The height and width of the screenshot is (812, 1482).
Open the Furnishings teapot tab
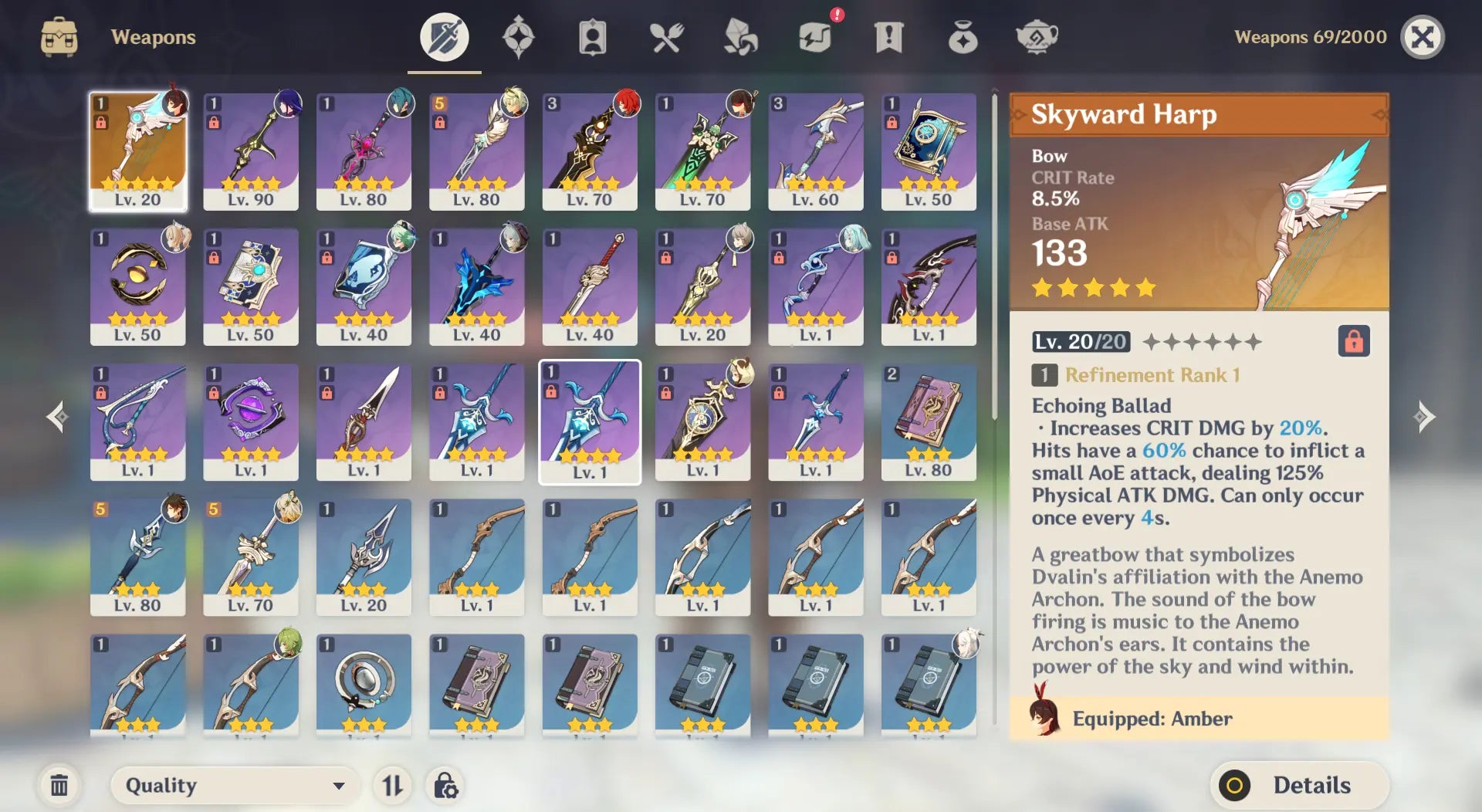point(1037,37)
